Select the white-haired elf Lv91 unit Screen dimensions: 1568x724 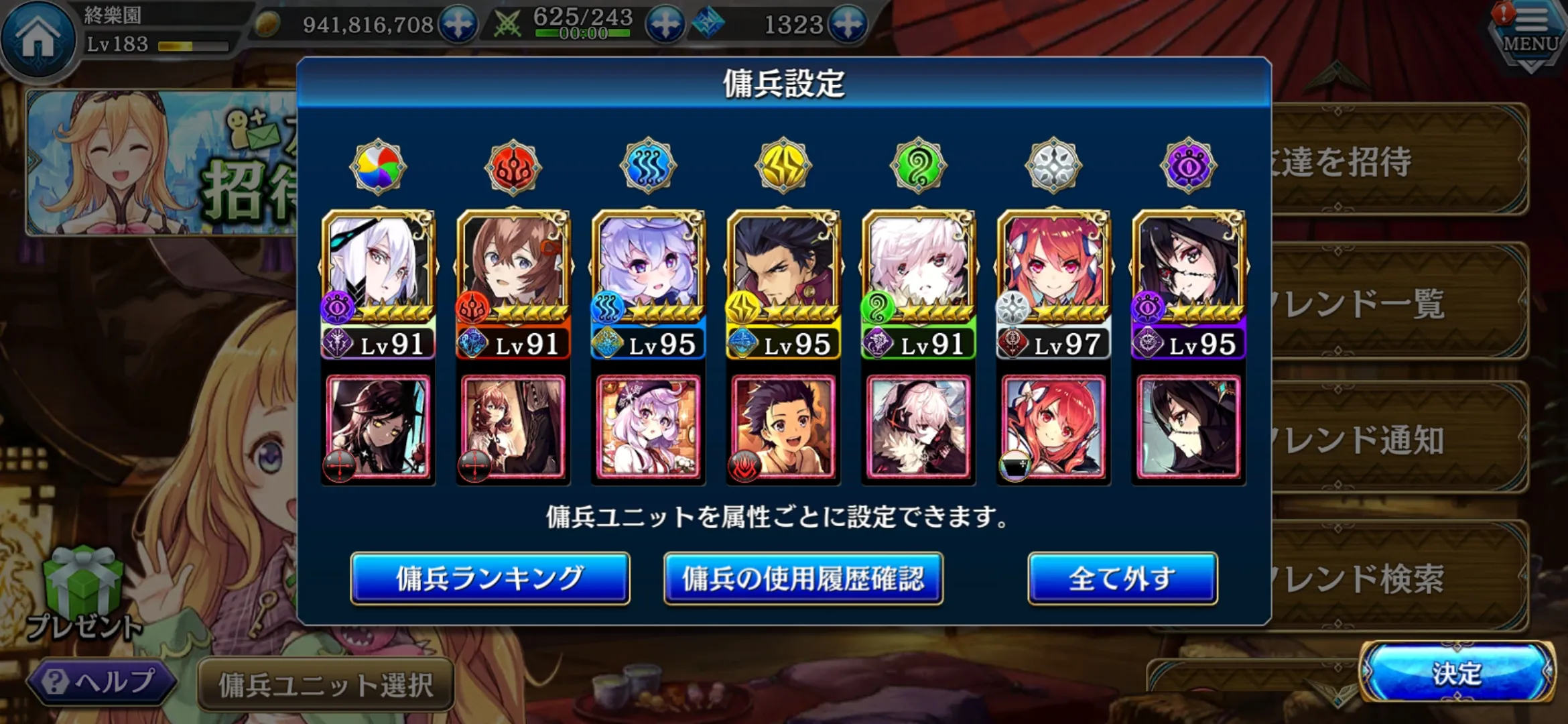[379, 282]
